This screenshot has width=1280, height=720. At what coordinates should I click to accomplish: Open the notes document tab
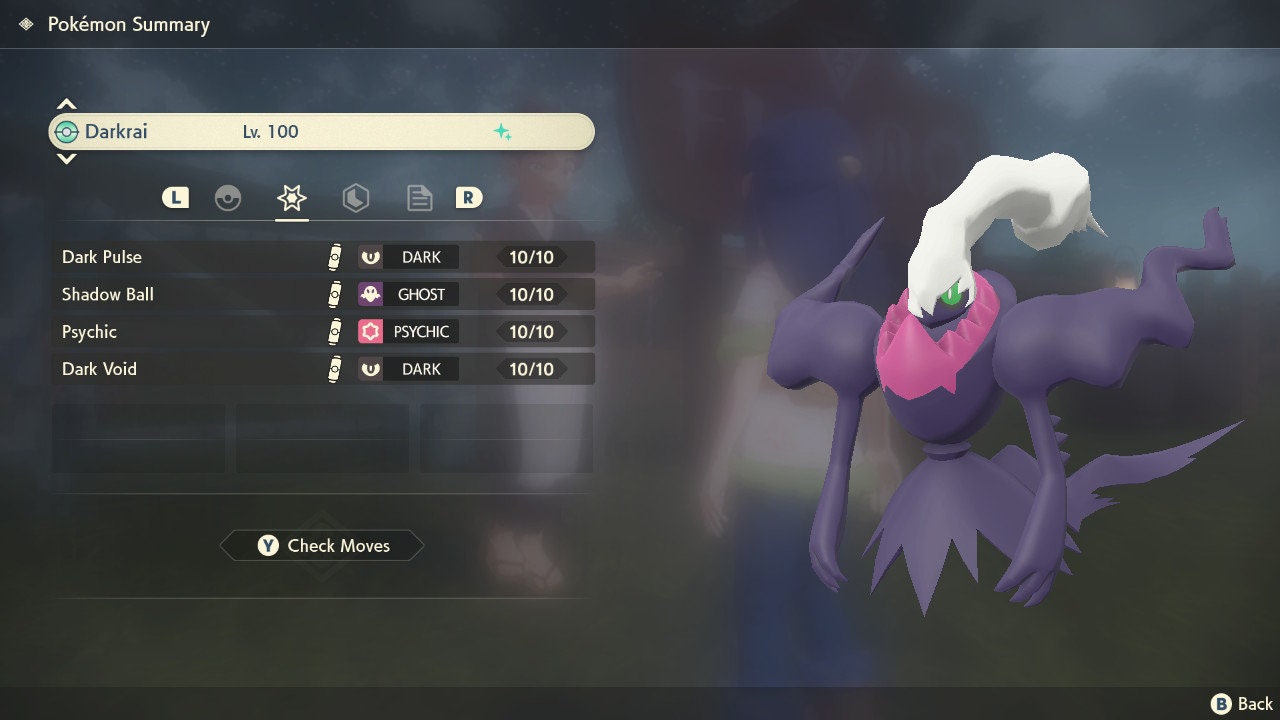(419, 198)
